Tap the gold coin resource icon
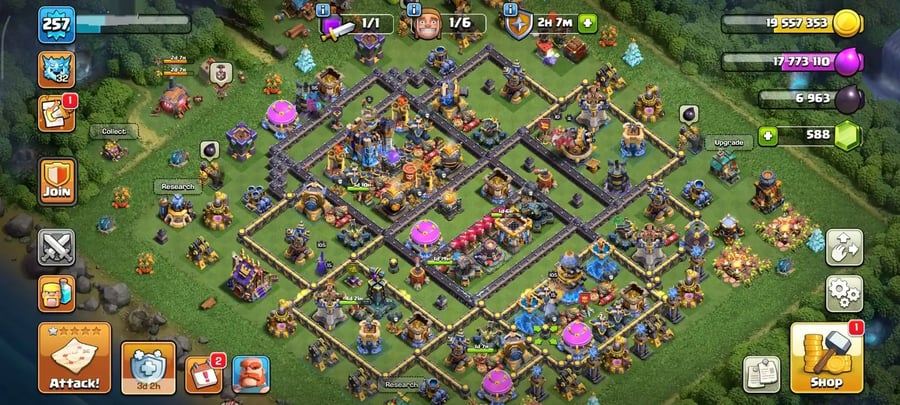Screen dimensions: 900x405 pyautogui.click(x=847, y=23)
